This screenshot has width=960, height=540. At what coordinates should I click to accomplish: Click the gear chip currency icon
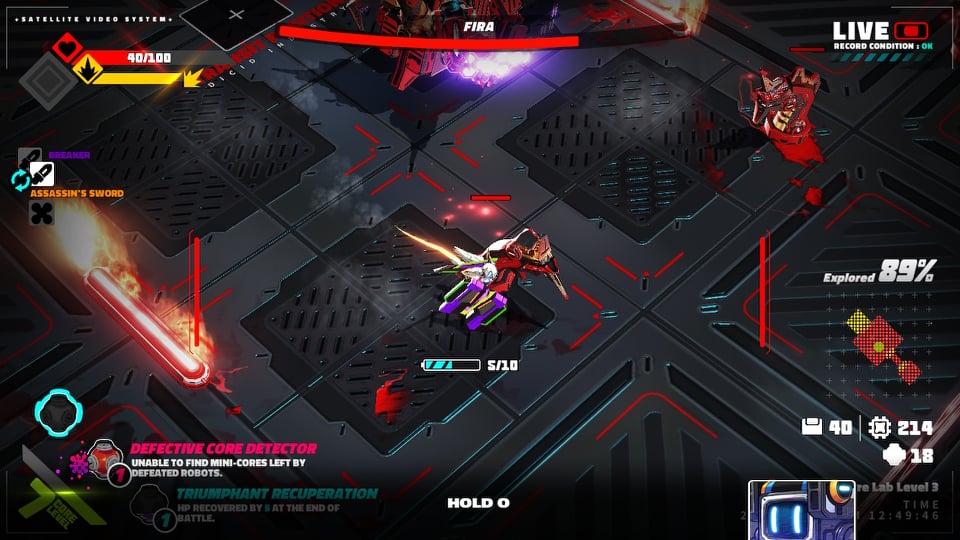click(880, 427)
